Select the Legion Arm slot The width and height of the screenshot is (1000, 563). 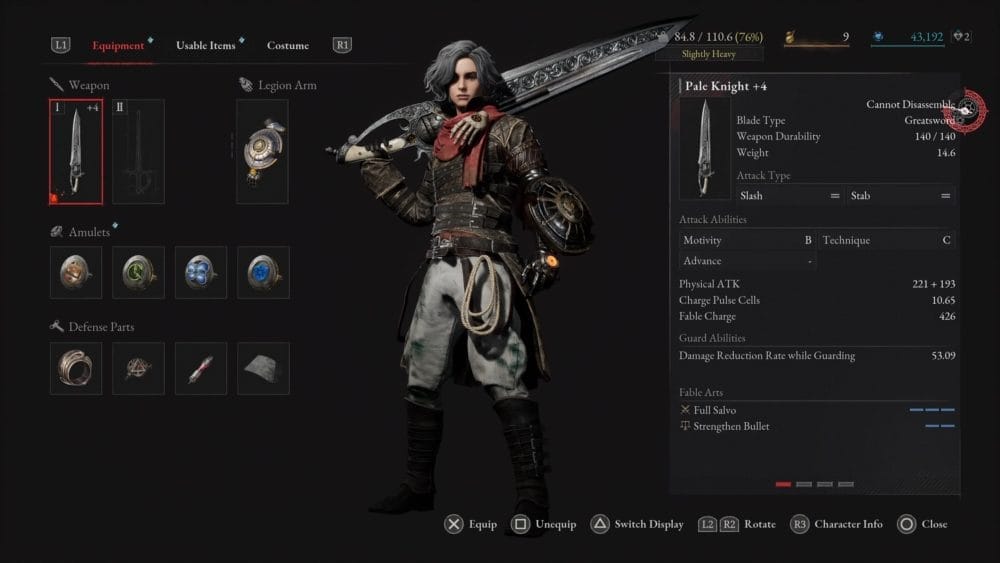(262, 151)
